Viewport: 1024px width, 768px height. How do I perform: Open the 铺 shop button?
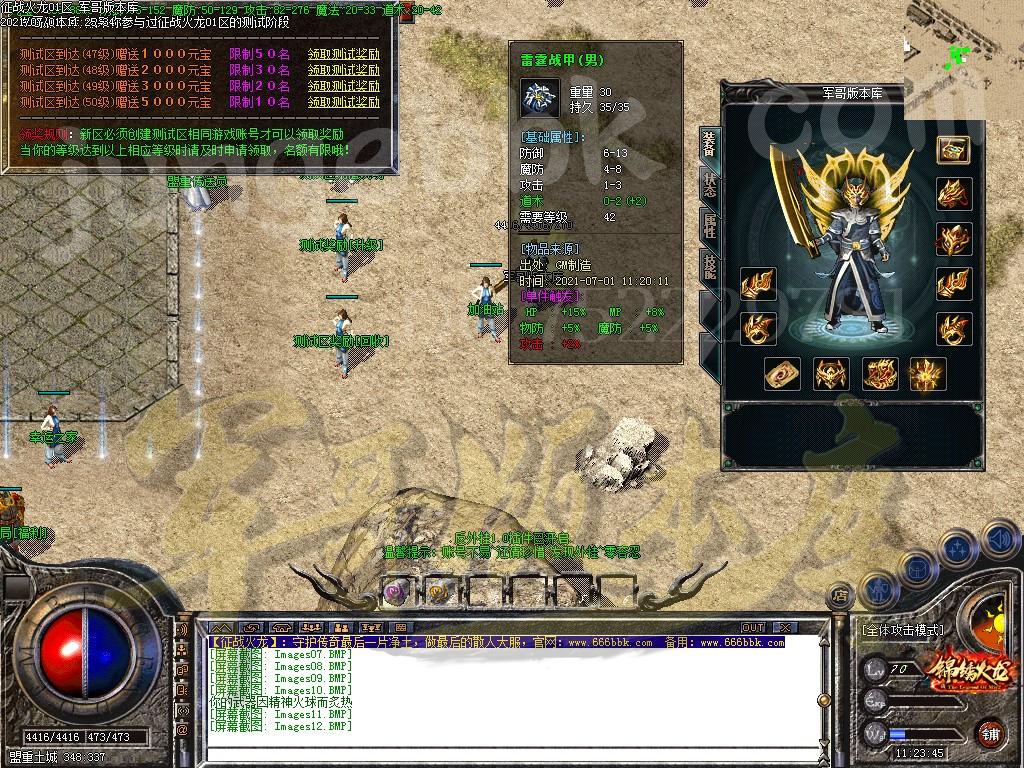pyautogui.click(x=990, y=732)
